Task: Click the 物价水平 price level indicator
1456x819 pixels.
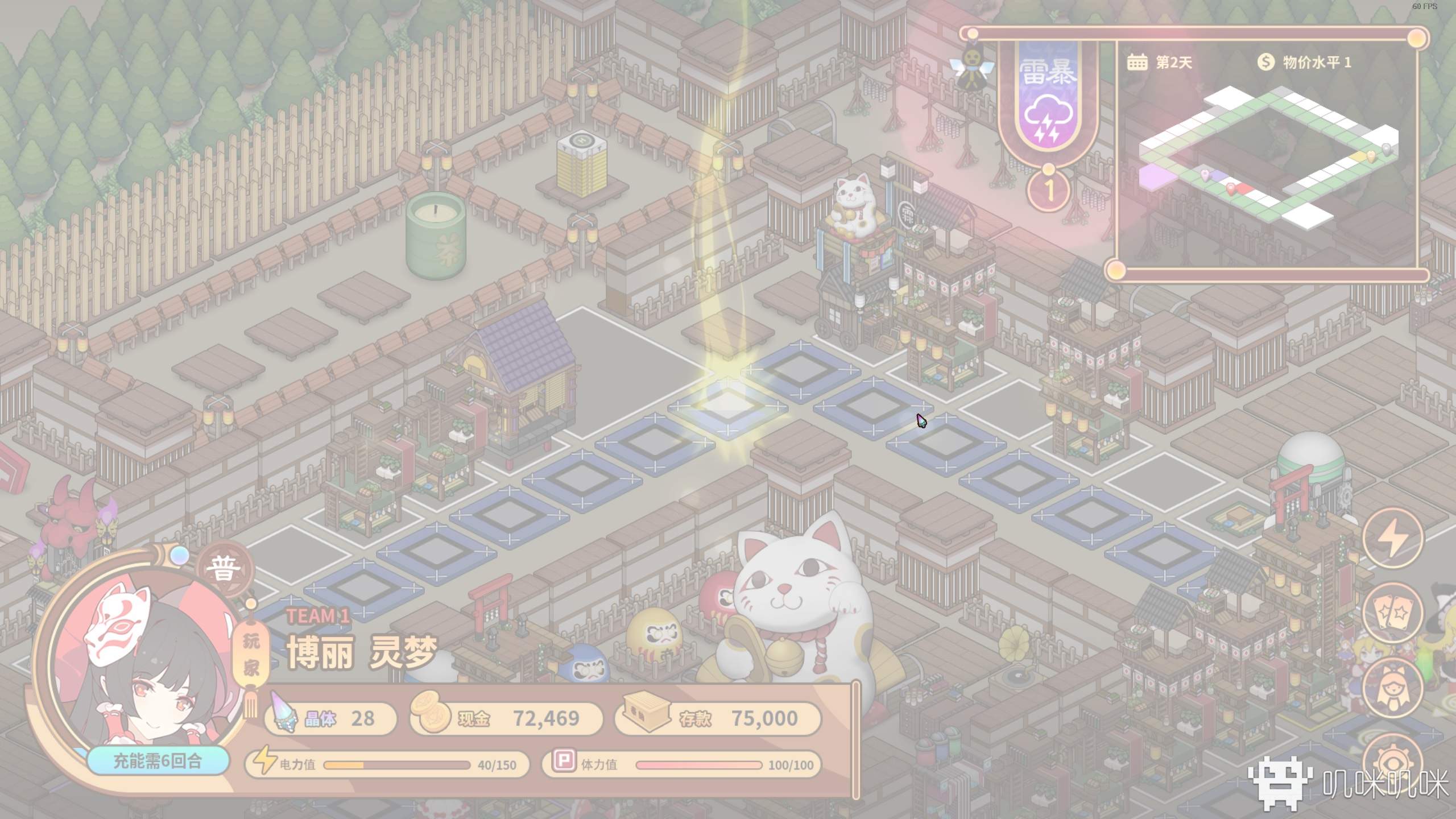Action: click(x=1304, y=62)
